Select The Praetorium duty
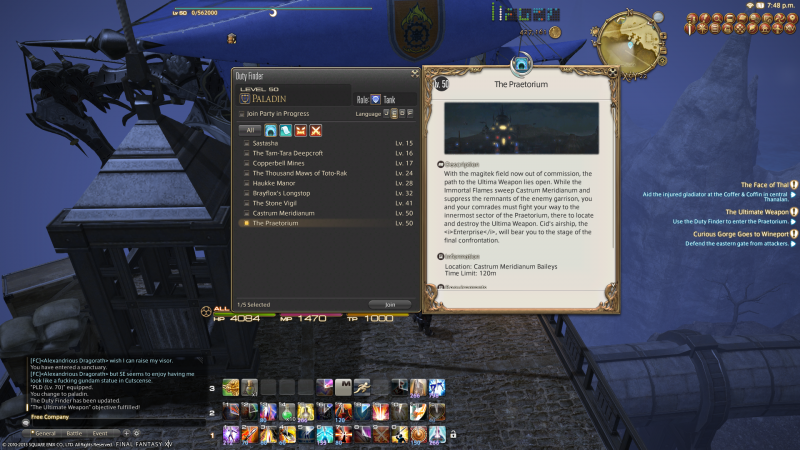The image size is (800, 450). point(290,223)
